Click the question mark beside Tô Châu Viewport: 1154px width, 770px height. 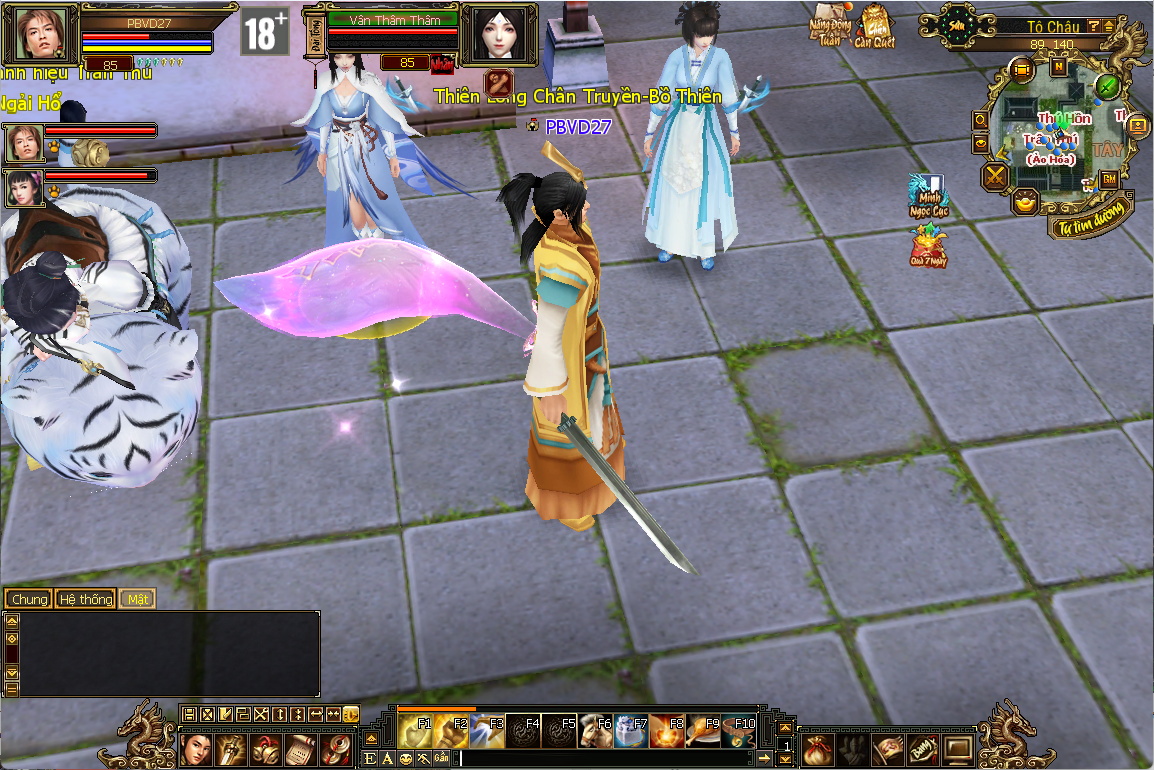[1093, 26]
